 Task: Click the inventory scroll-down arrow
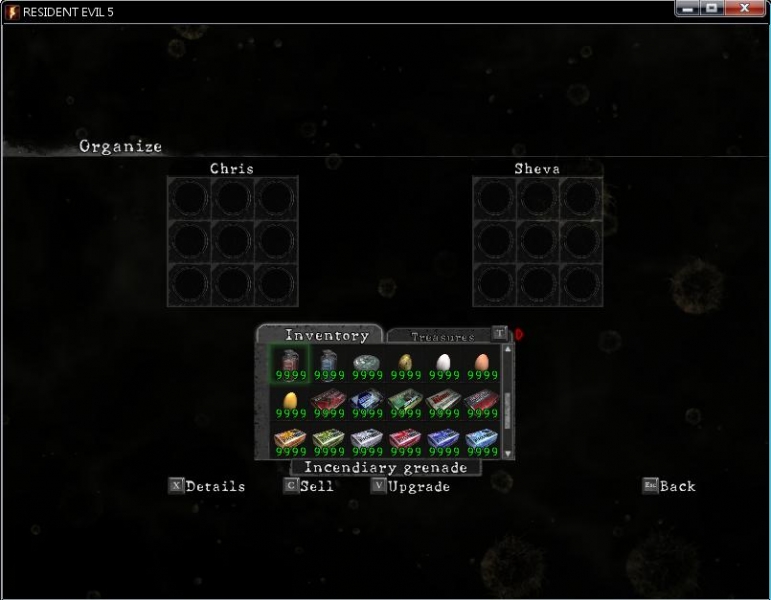click(507, 453)
